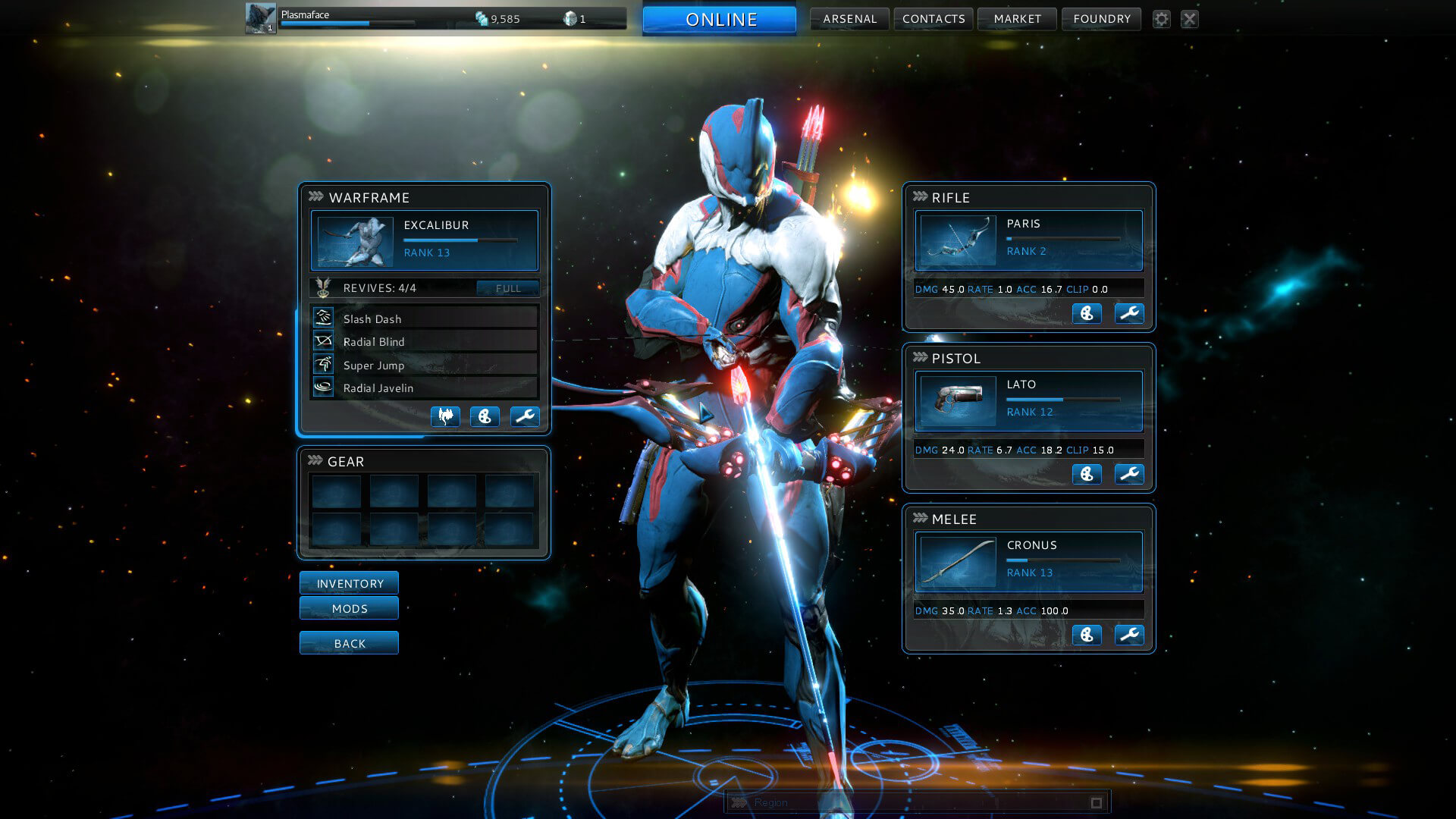Open the Mods screen
Image resolution: width=1456 pixels, height=819 pixels.
tap(349, 608)
